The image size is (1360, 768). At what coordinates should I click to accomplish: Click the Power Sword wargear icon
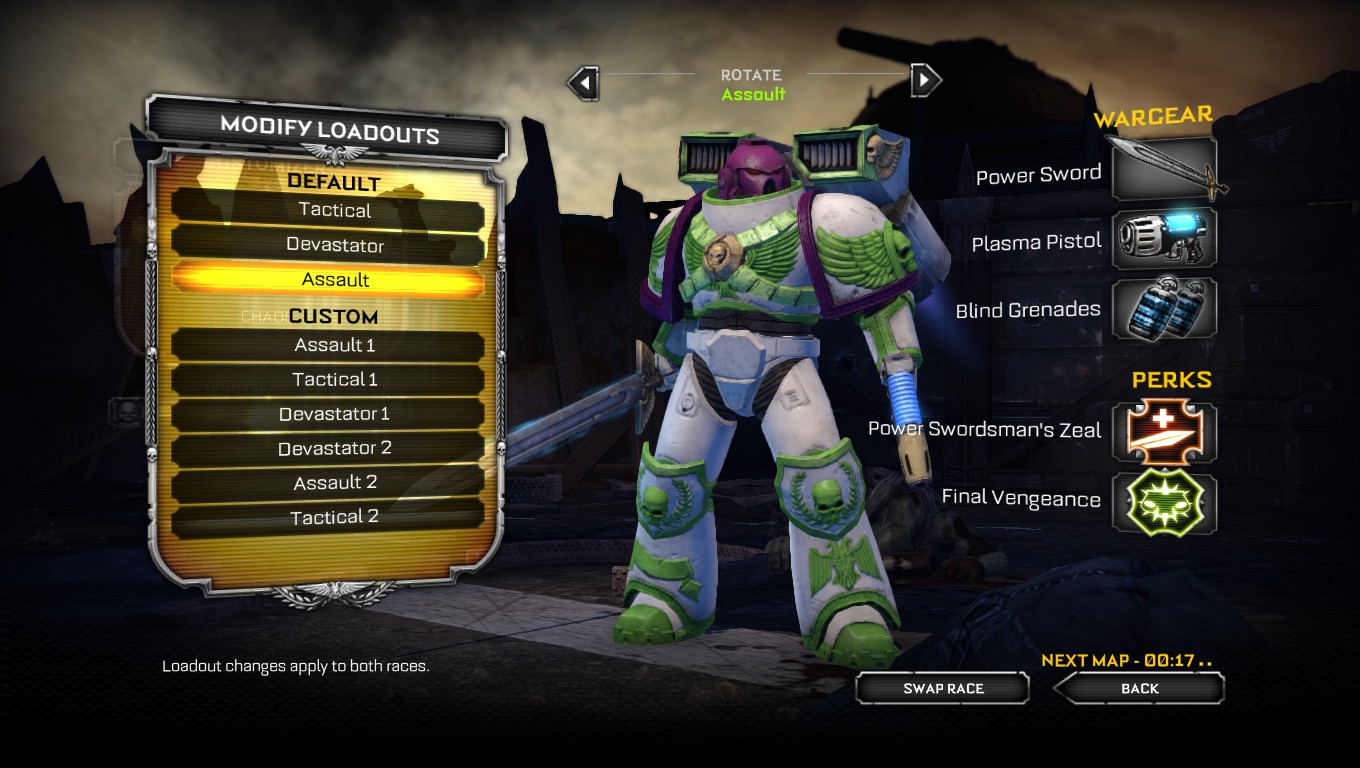[x=1165, y=170]
